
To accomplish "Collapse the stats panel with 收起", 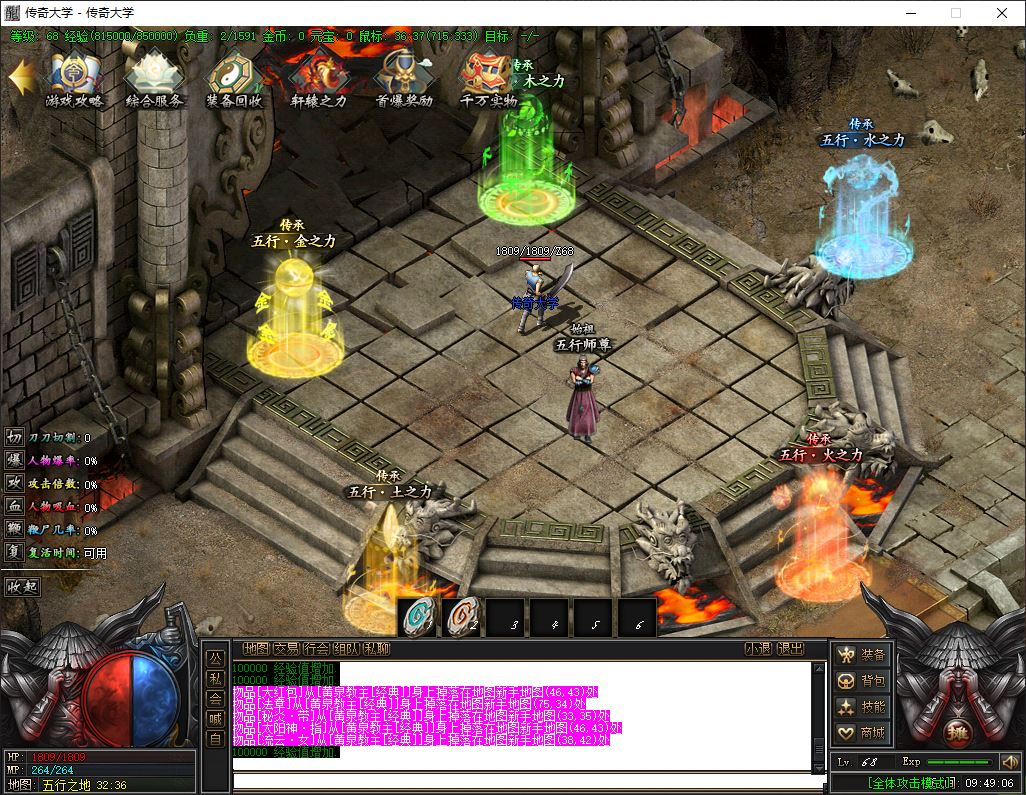I will pyautogui.click(x=22, y=586).
